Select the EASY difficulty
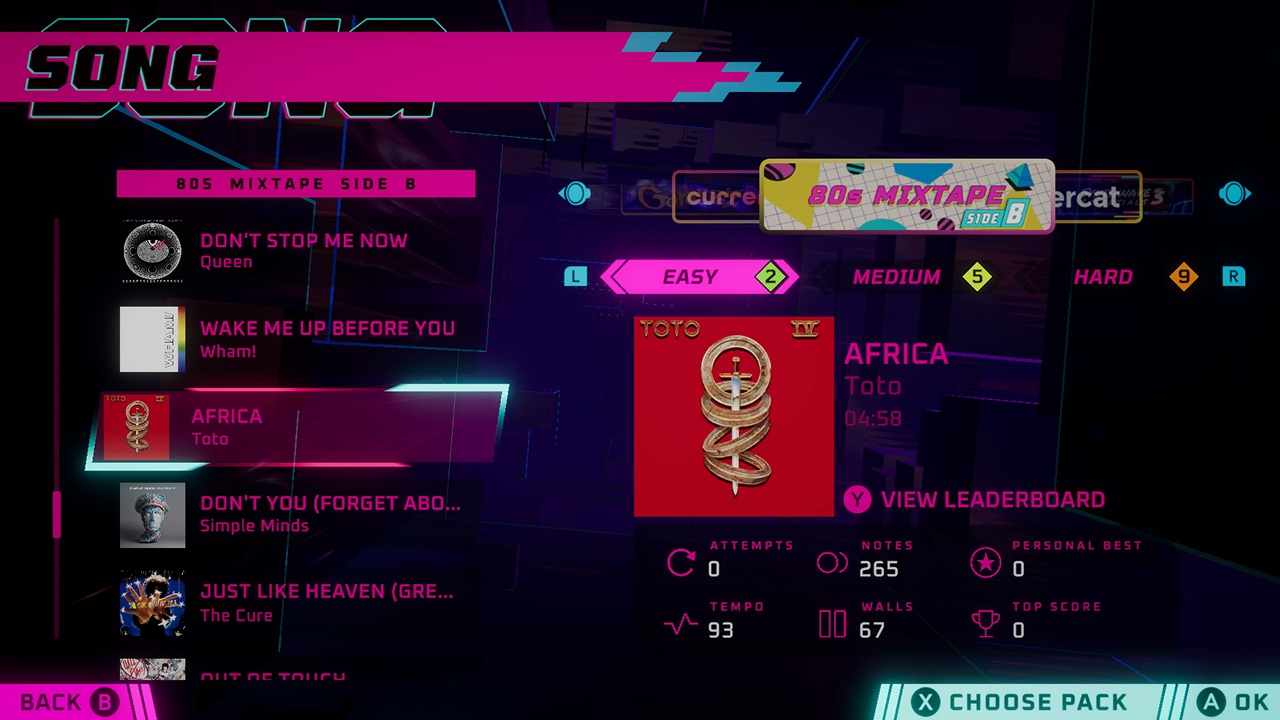1280x720 pixels. tap(691, 277)
